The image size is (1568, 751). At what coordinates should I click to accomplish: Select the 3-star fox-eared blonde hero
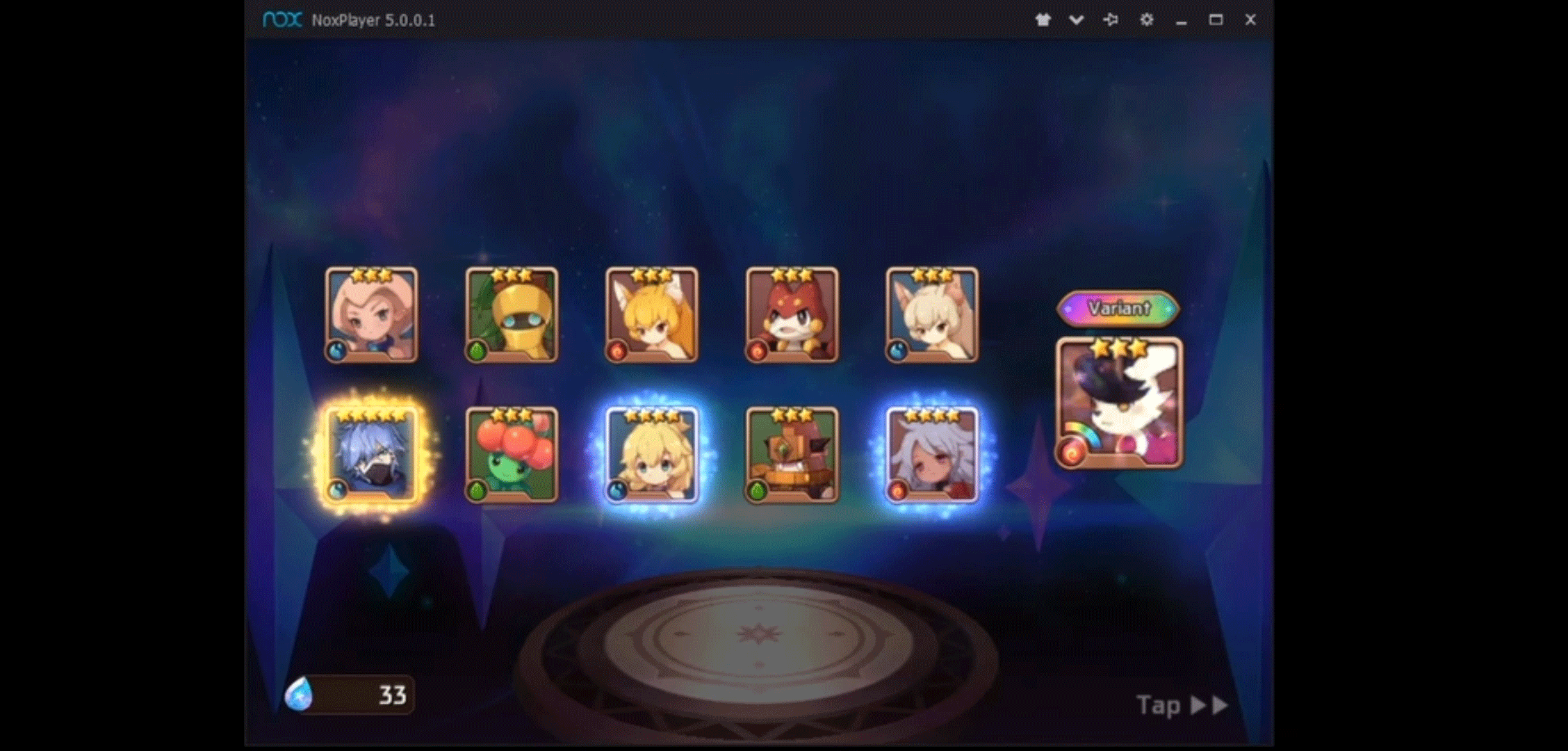(x=652, y=315)
